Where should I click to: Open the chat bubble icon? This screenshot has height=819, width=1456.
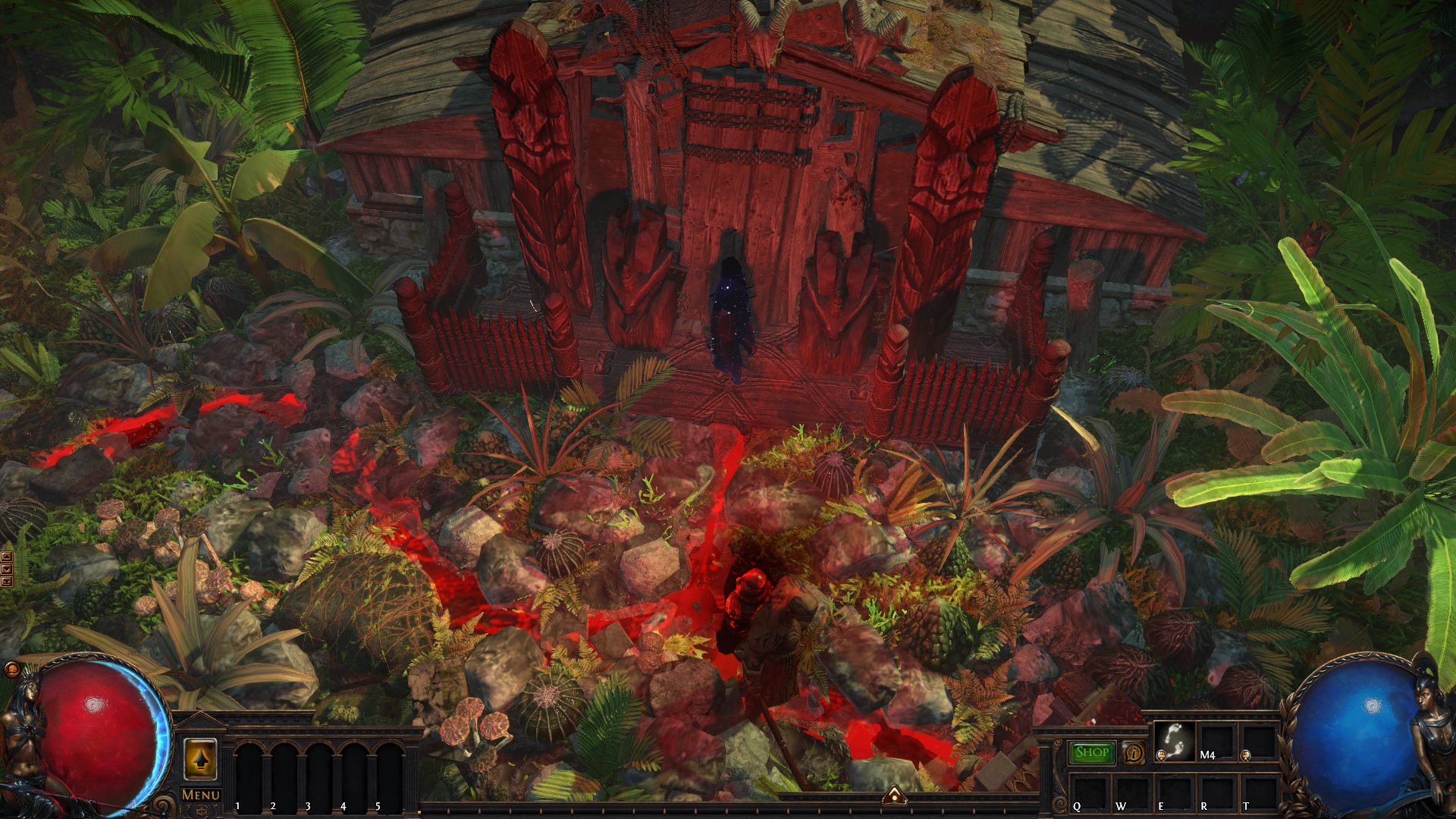11,669
